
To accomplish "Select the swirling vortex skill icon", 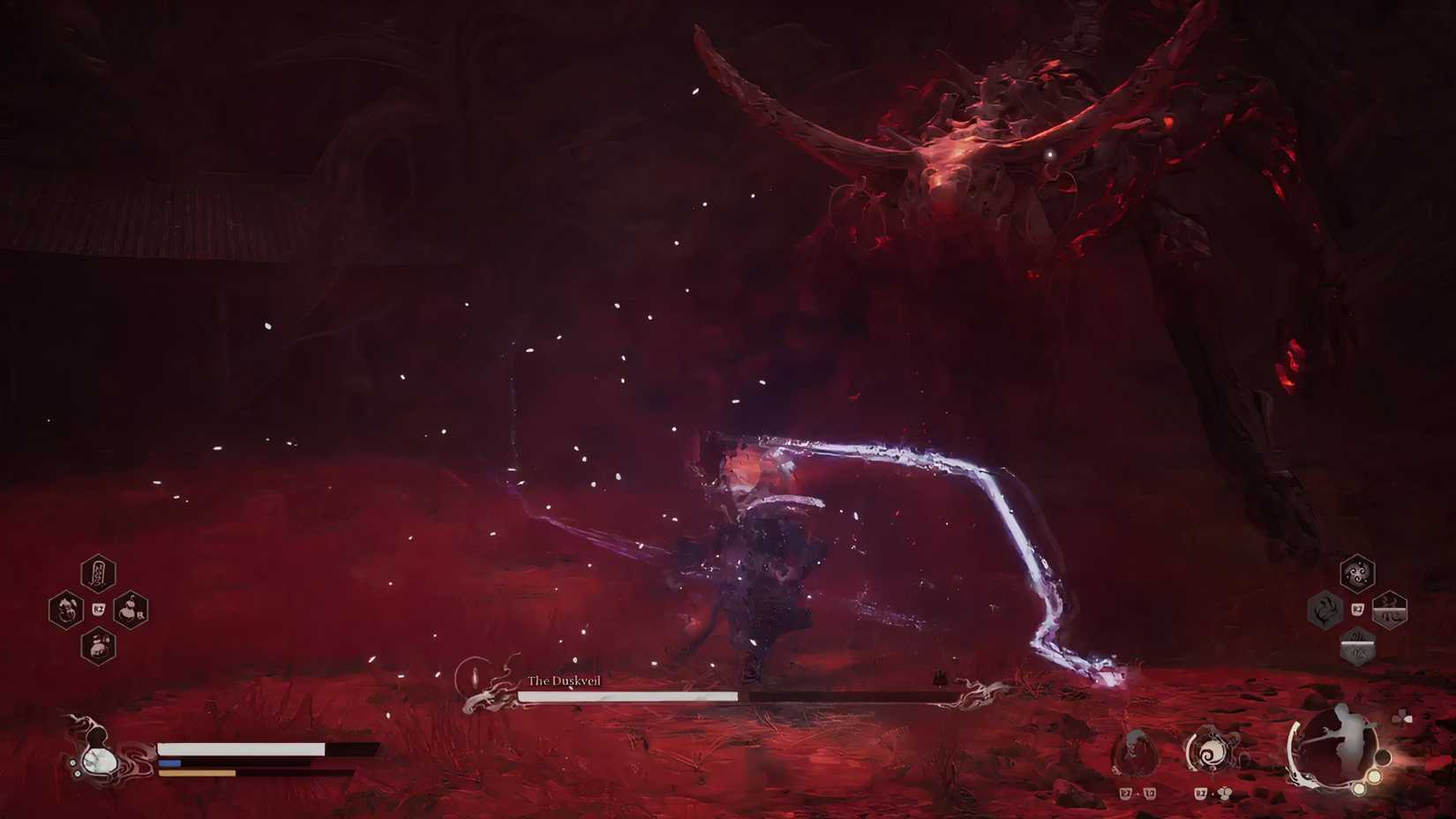I will 1358,572.
